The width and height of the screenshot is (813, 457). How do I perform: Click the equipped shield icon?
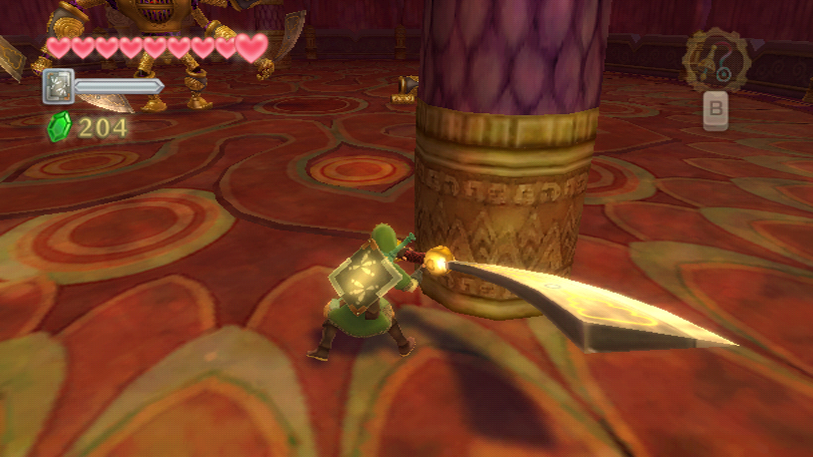(x=57, y=86)
